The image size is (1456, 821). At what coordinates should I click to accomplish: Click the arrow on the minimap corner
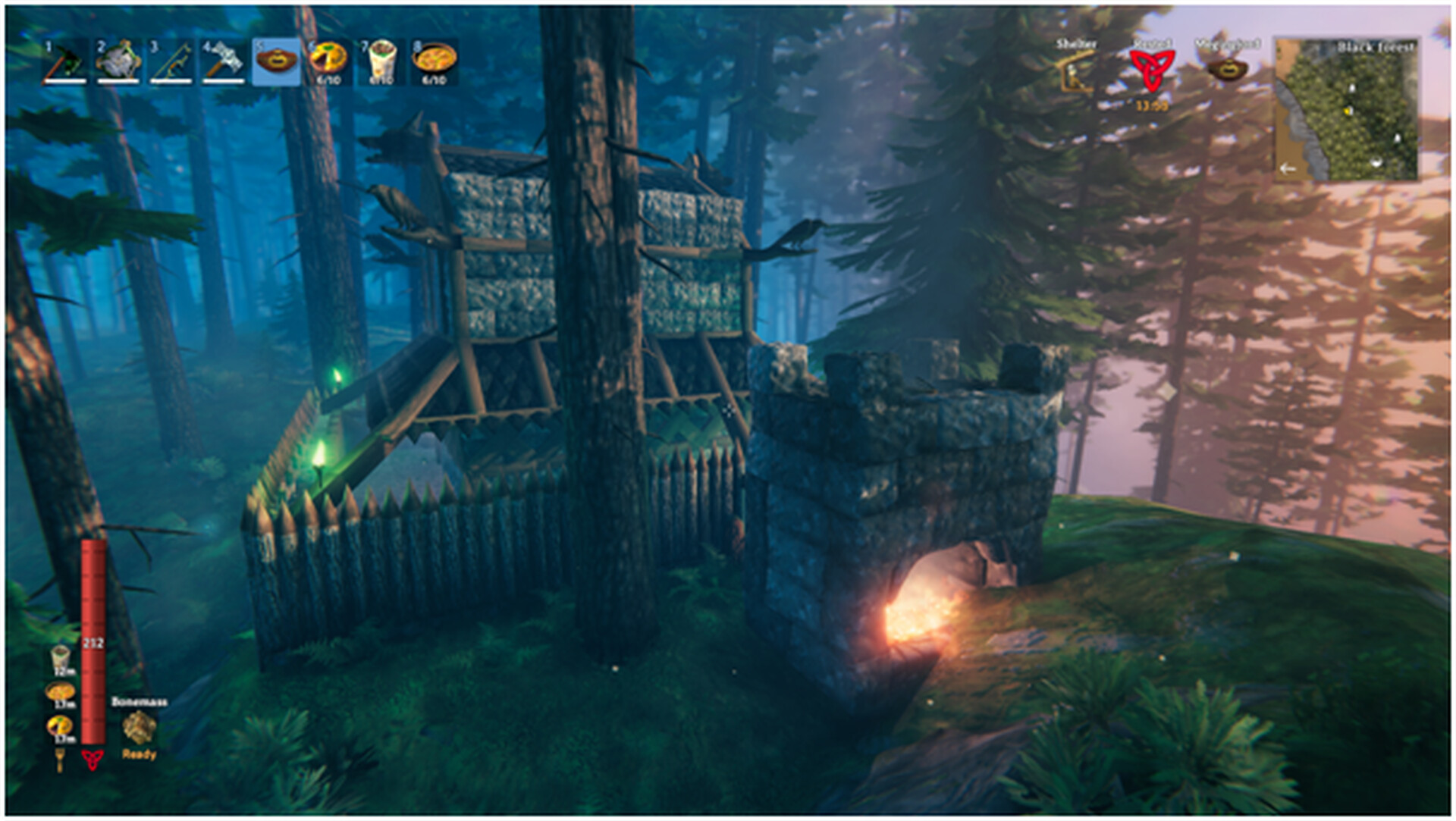(x=1288, y=168)
